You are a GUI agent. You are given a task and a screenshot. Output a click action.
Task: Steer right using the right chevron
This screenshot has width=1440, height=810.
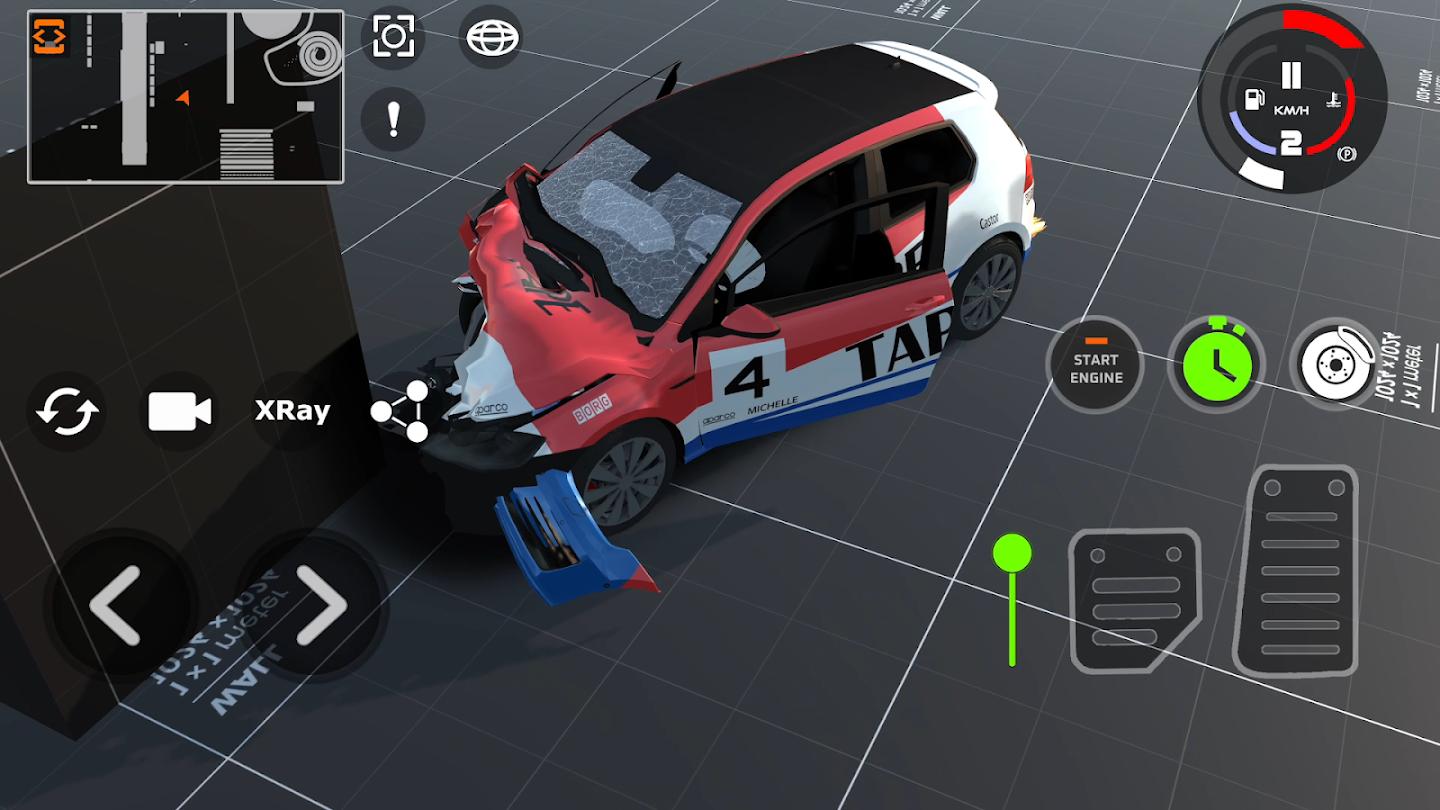point(325,607)
